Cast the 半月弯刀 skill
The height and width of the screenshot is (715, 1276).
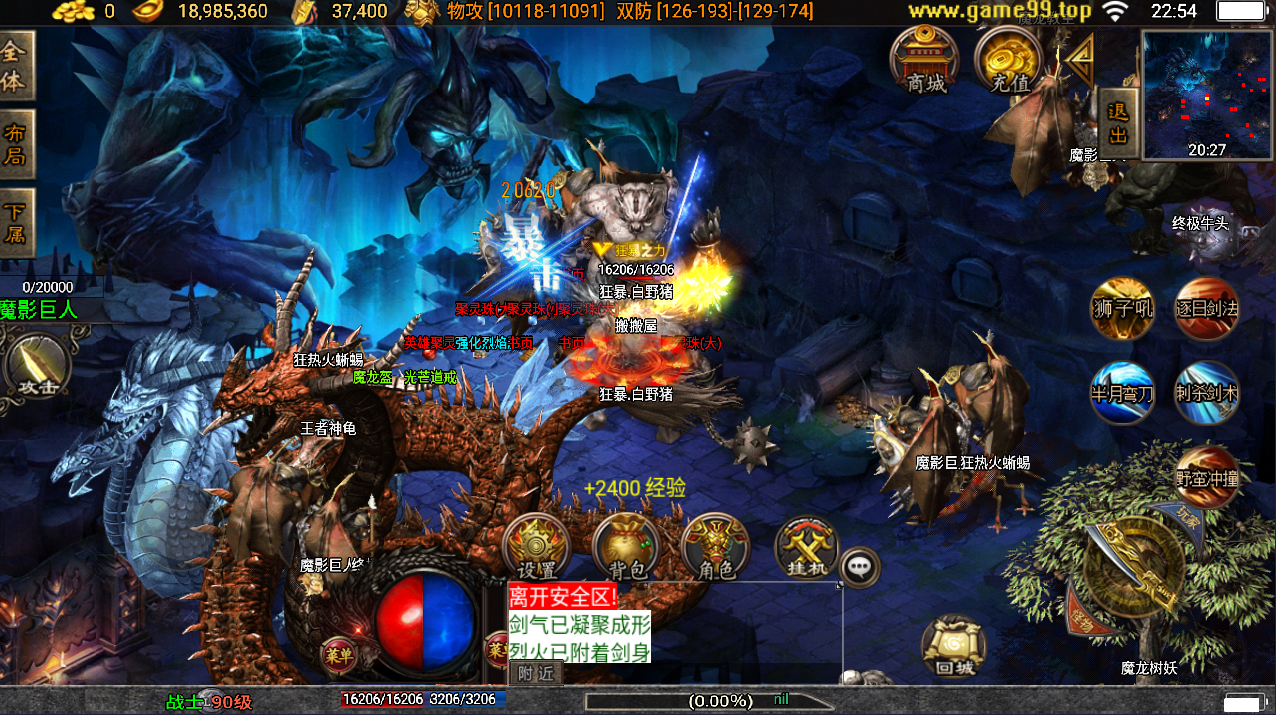pyautogui.click(x=1122, y=392)
